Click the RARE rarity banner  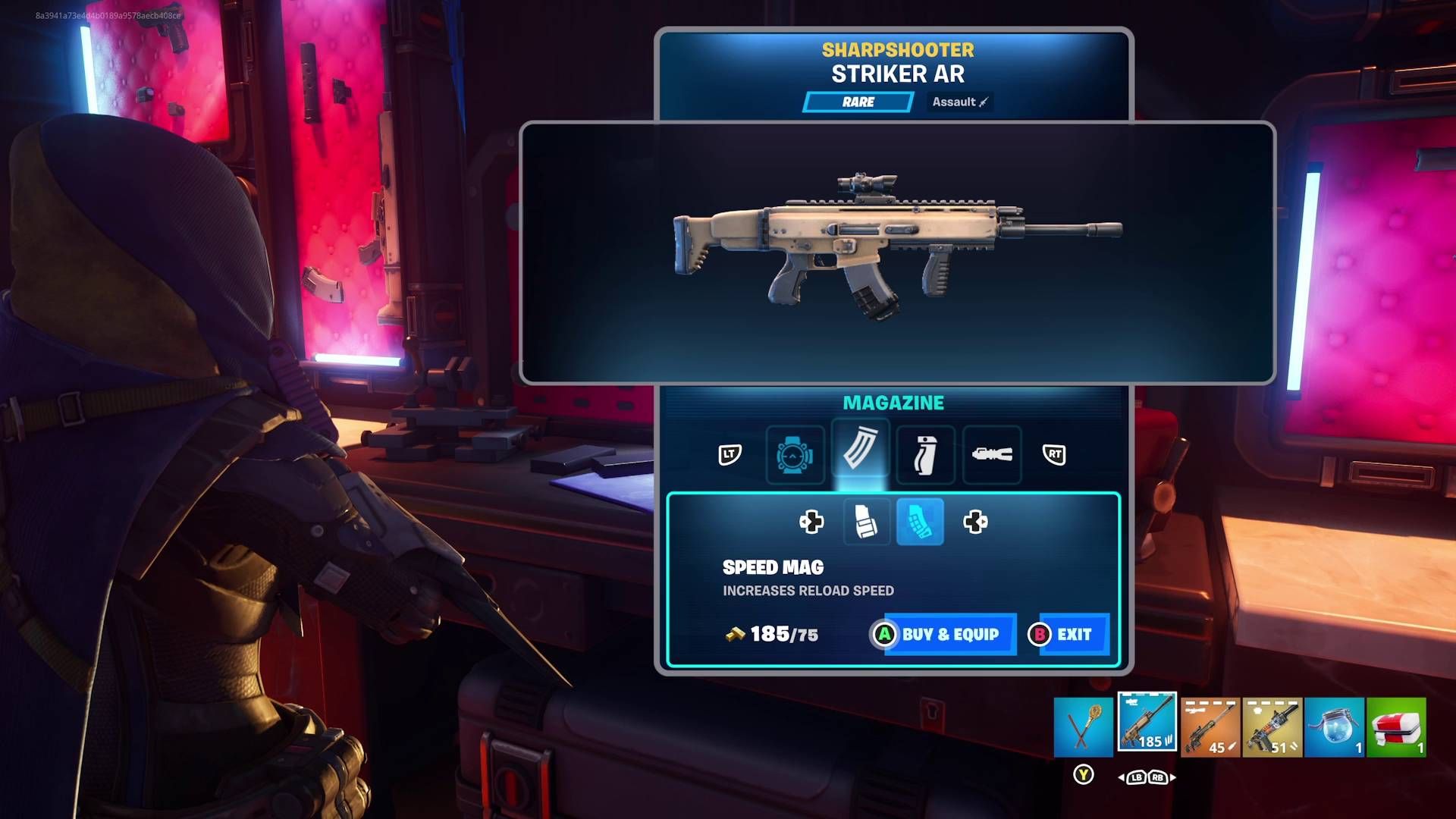coord(859,102)
